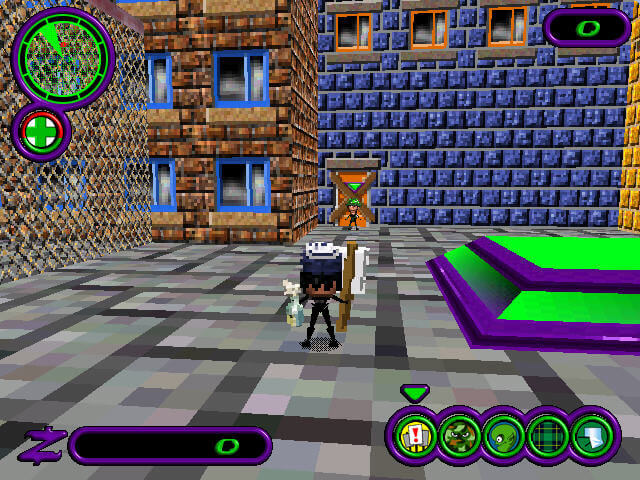Click the circular radar minimap
This screenshot has width=640, height=480.
[x=62, y=56]
